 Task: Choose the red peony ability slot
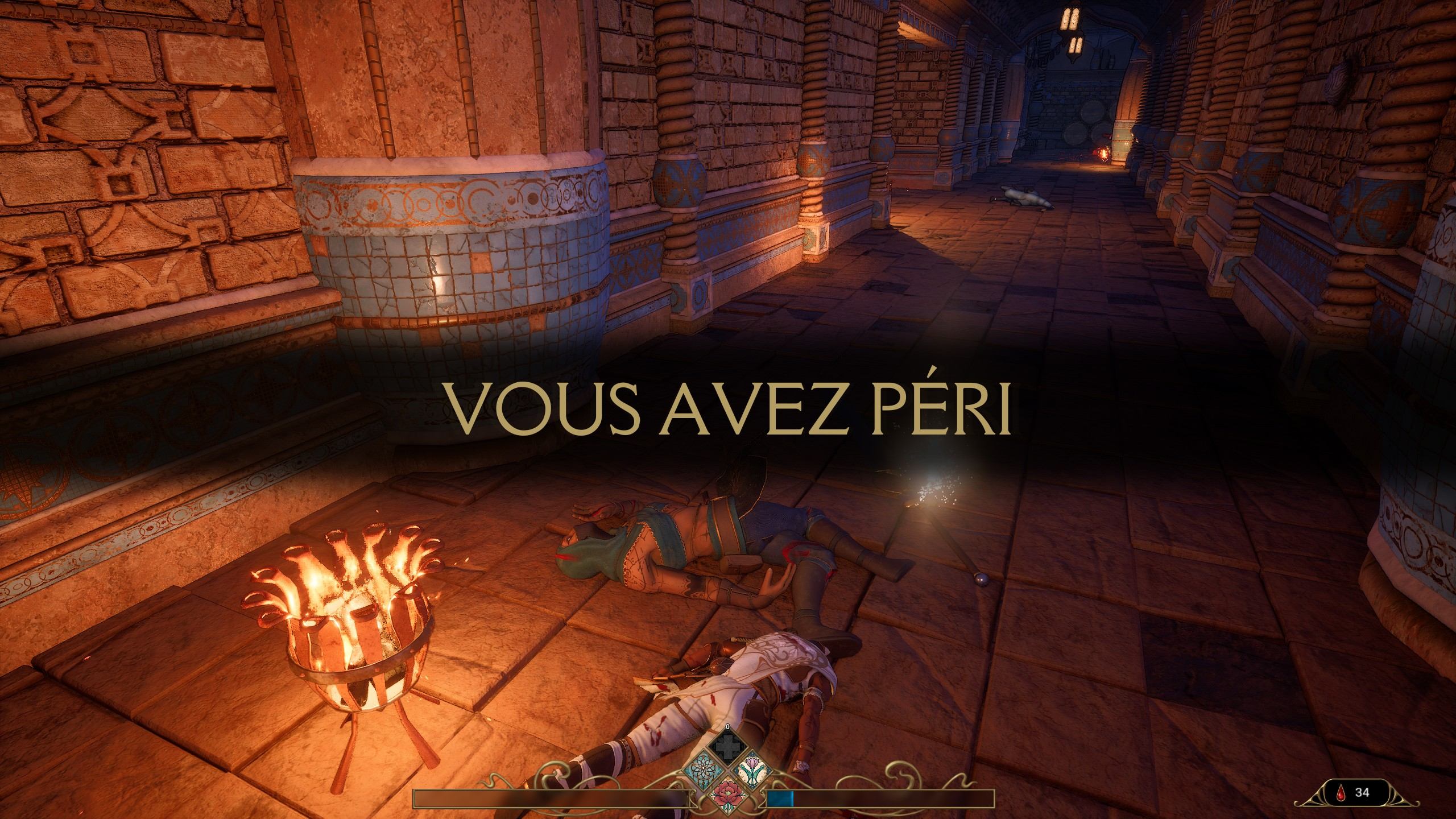coord(728,793)
